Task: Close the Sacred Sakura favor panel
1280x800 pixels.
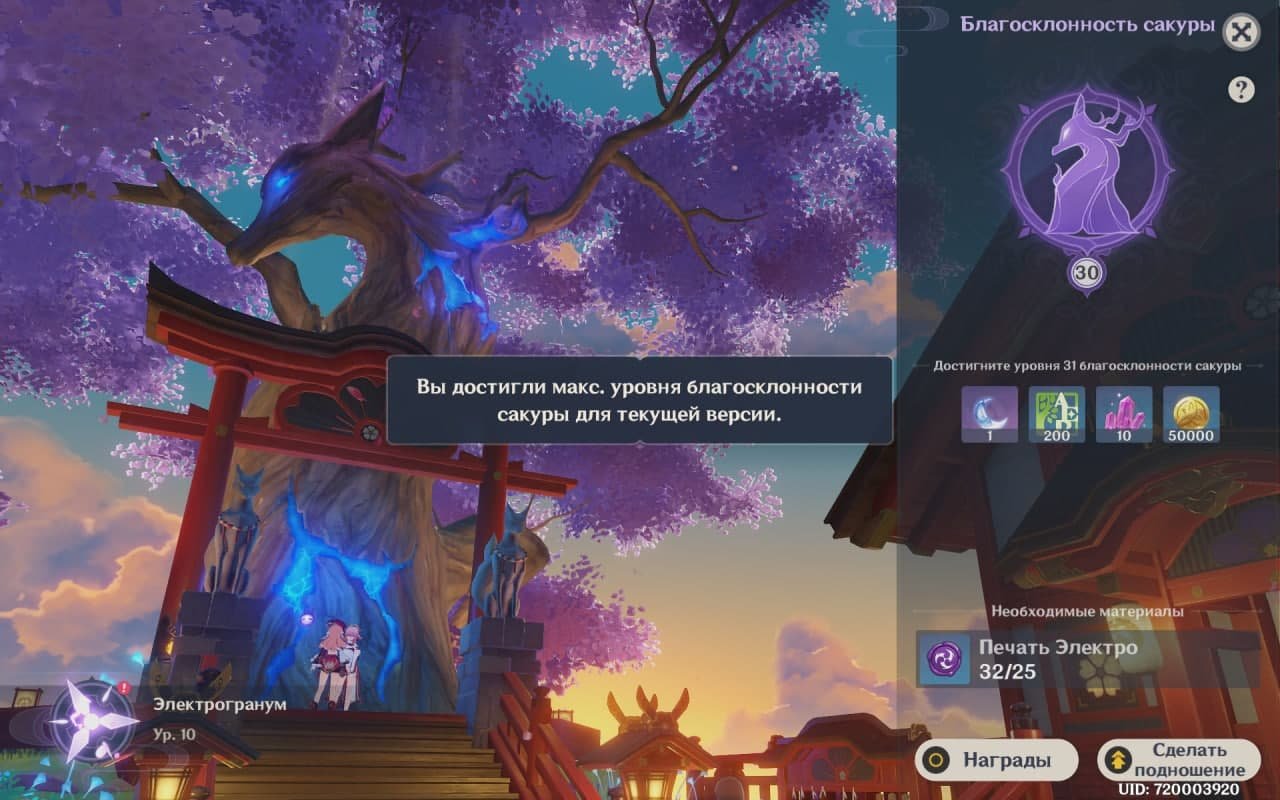Action: [x=1241, y=32]
